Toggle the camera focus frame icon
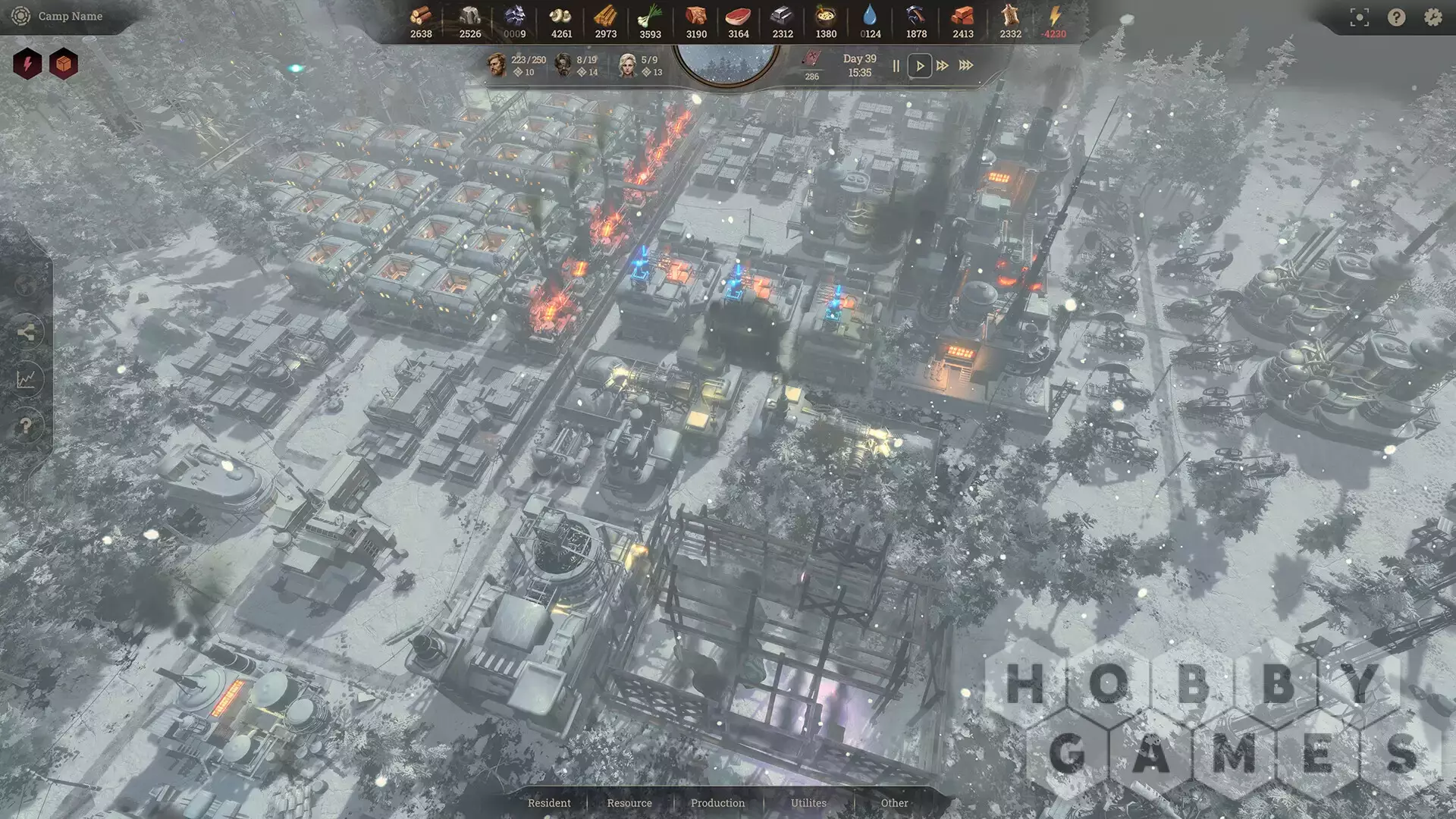The height and width of the screenshot is (819, 1456). (1360, 18)
